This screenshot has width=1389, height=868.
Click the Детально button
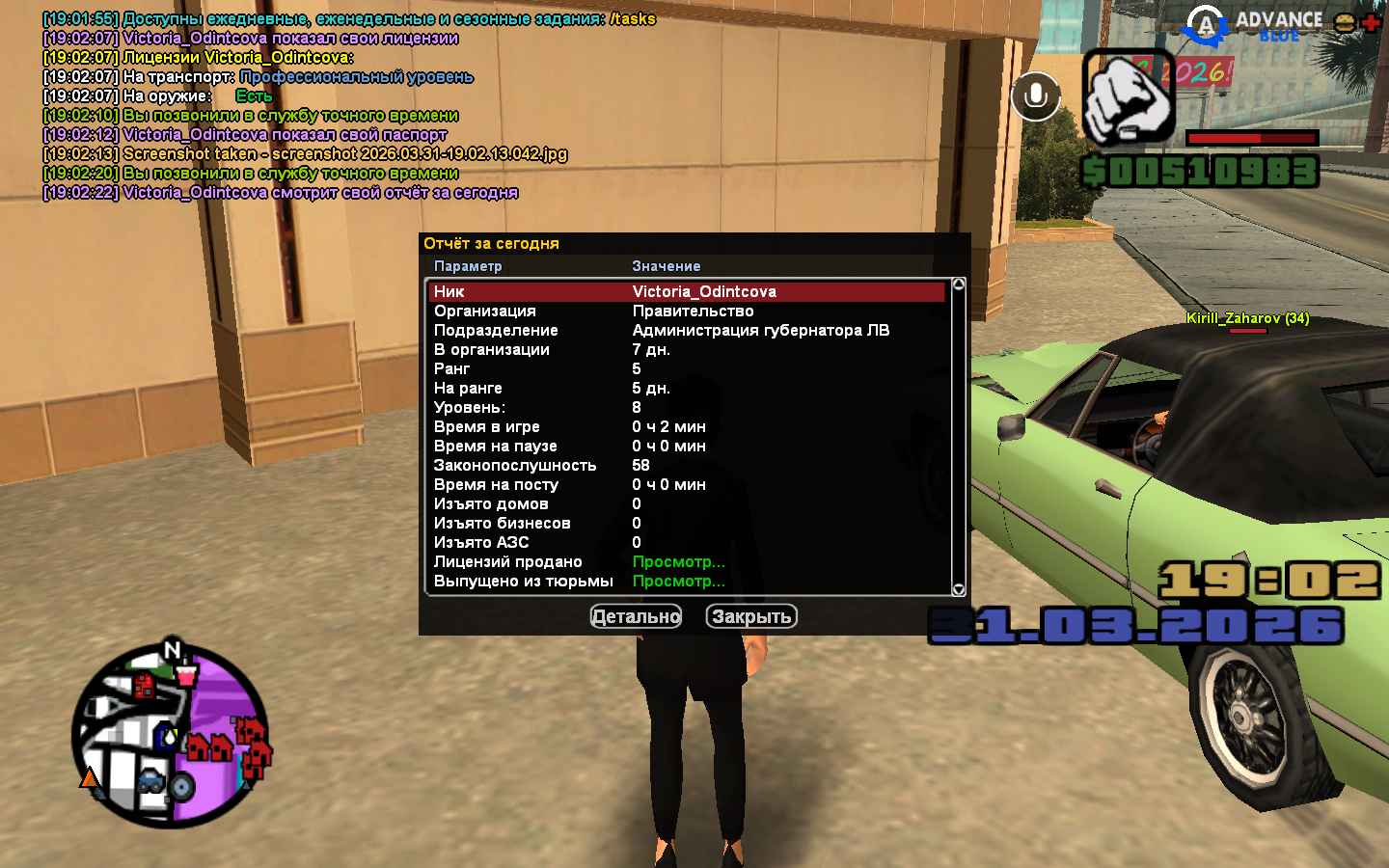click(636, 616)
